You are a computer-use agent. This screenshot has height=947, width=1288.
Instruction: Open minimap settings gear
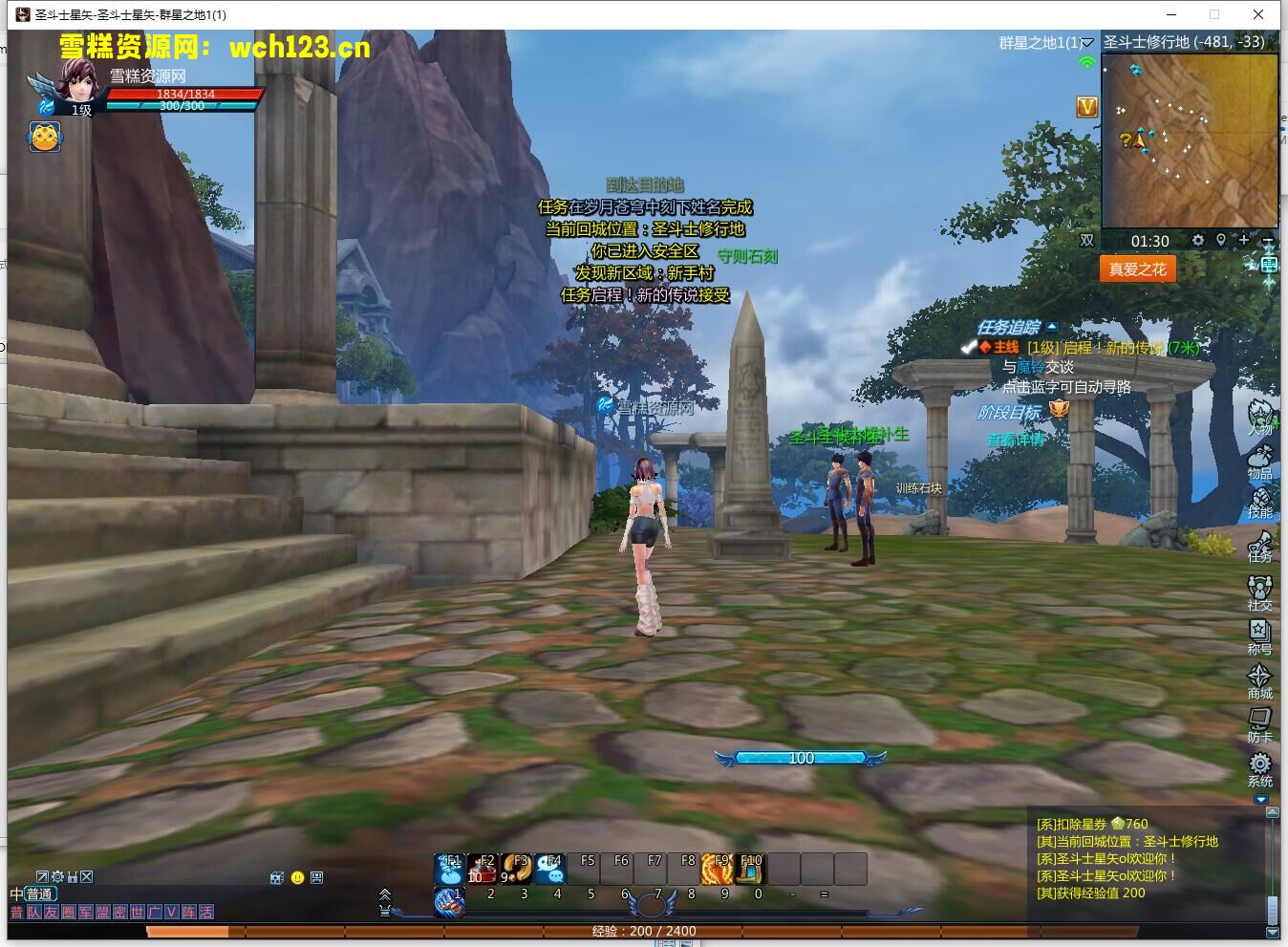pyautogui.click(x=1198, y=240)
